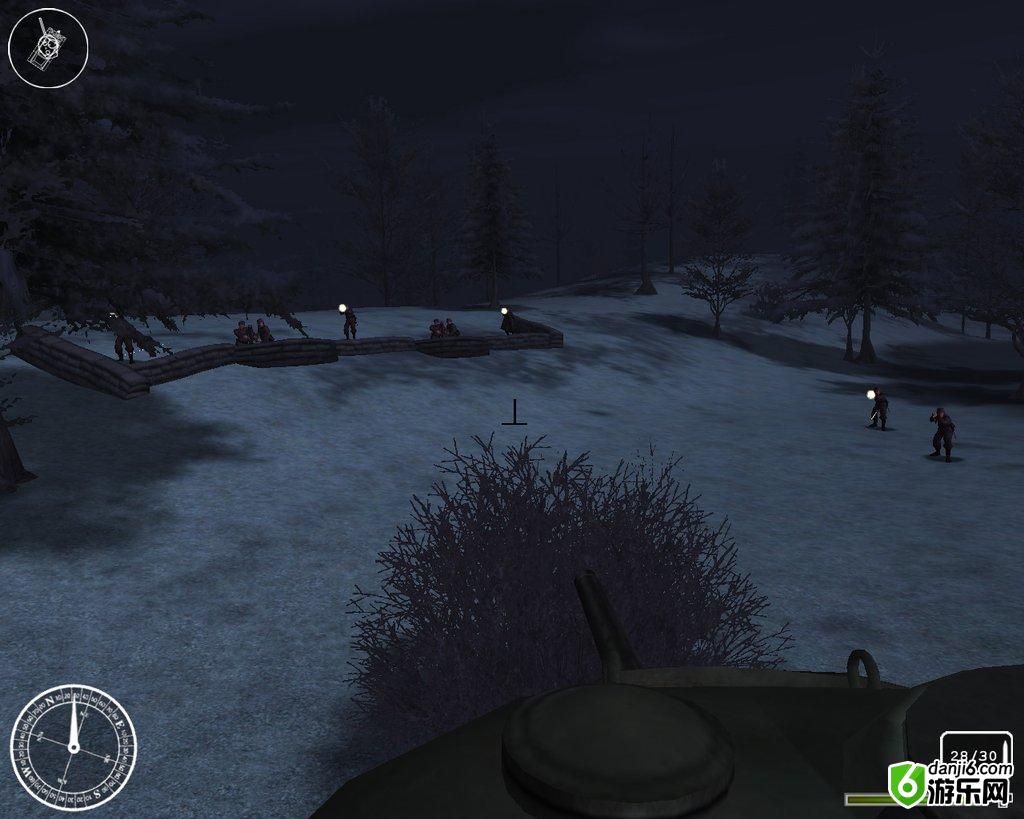Click the radio icon in the circle
The image size is (1024, 819).
(48, 46)
